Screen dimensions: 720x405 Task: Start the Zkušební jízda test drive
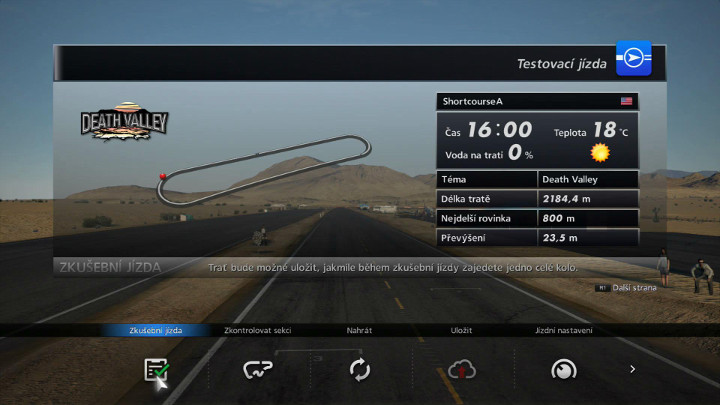[x=156, y=369]
